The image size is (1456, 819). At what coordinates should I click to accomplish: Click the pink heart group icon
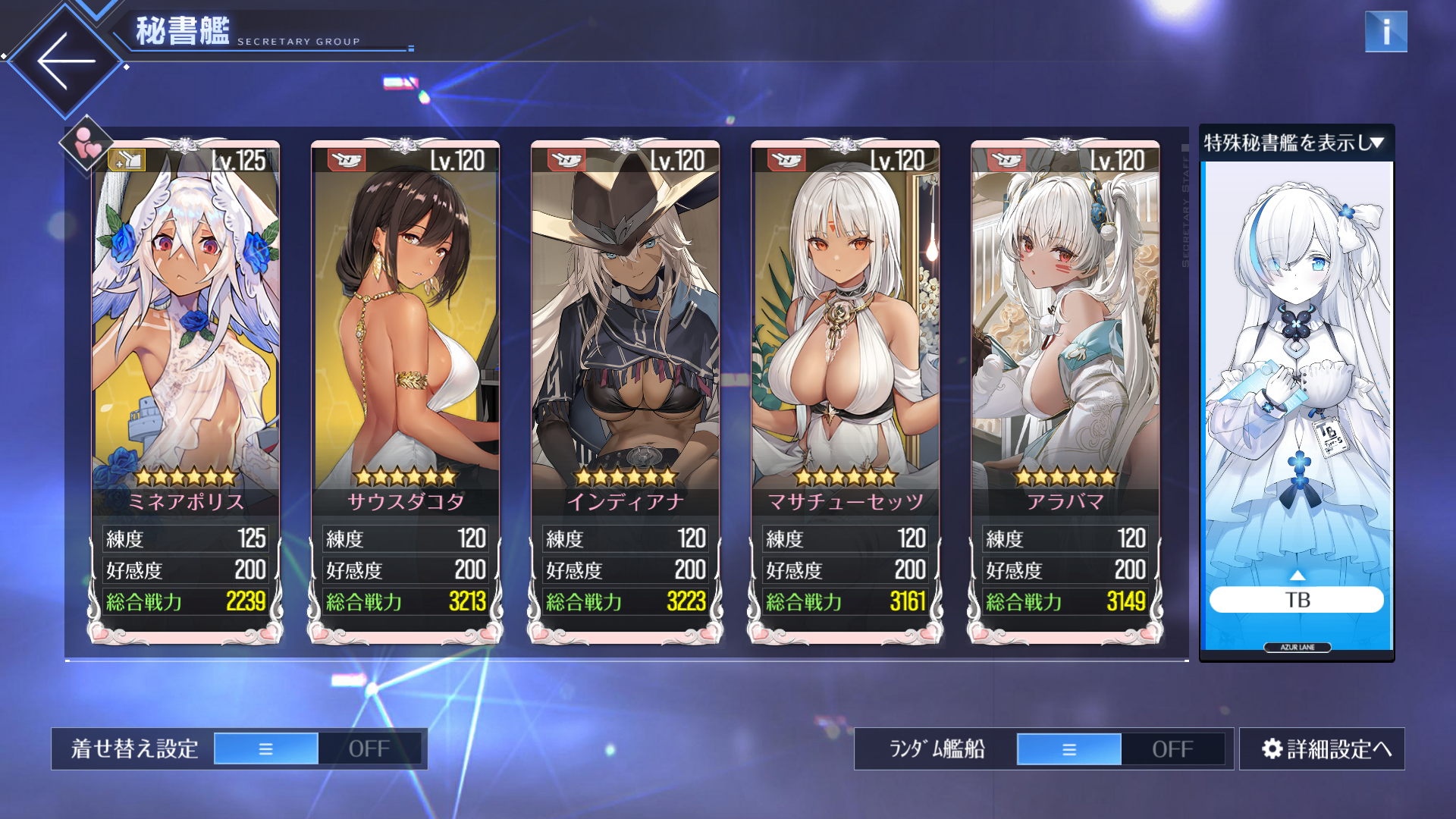tap(87, 143)
